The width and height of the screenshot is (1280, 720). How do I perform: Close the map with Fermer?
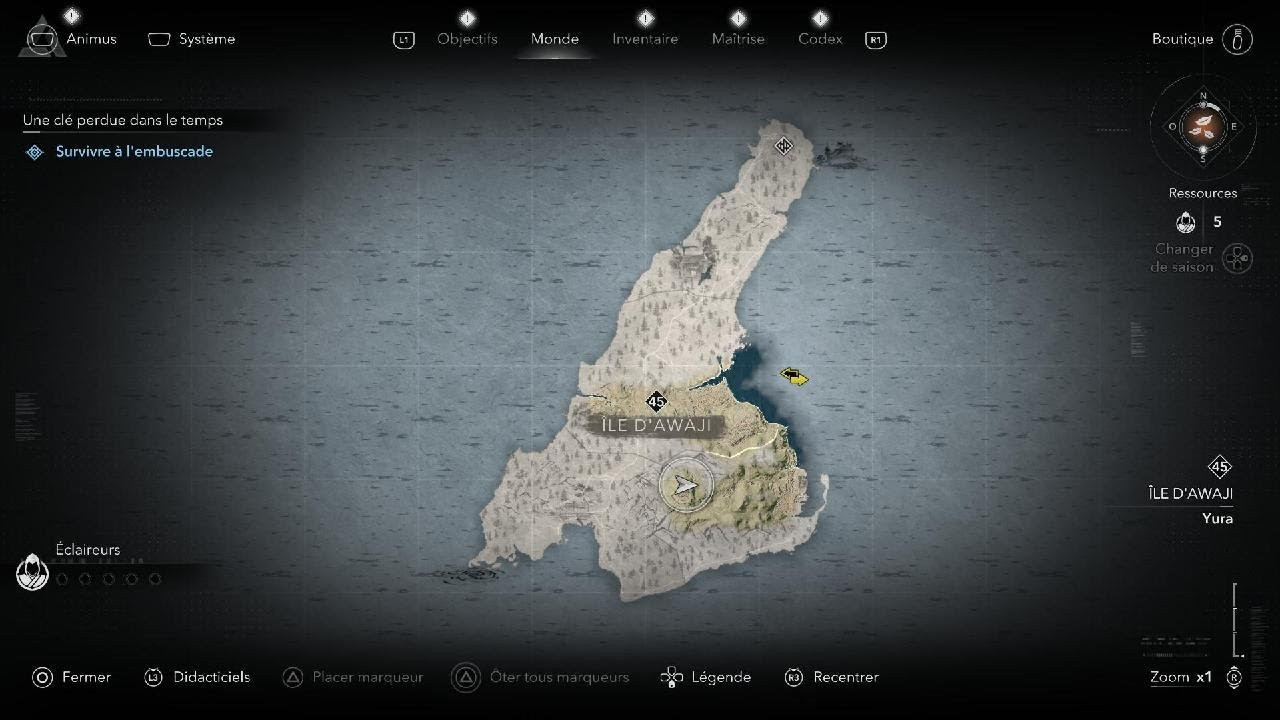[x=72, y=677]
